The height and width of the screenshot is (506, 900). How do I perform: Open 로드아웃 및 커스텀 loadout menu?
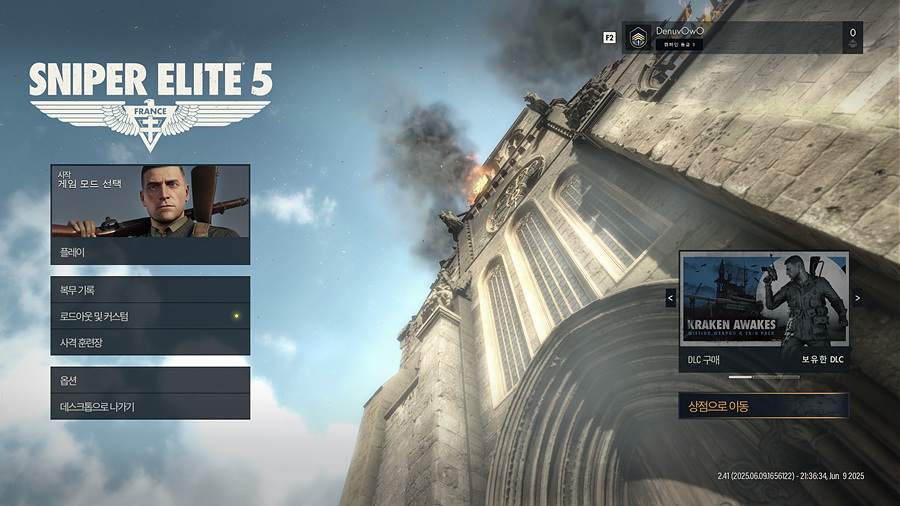[150, 316]
